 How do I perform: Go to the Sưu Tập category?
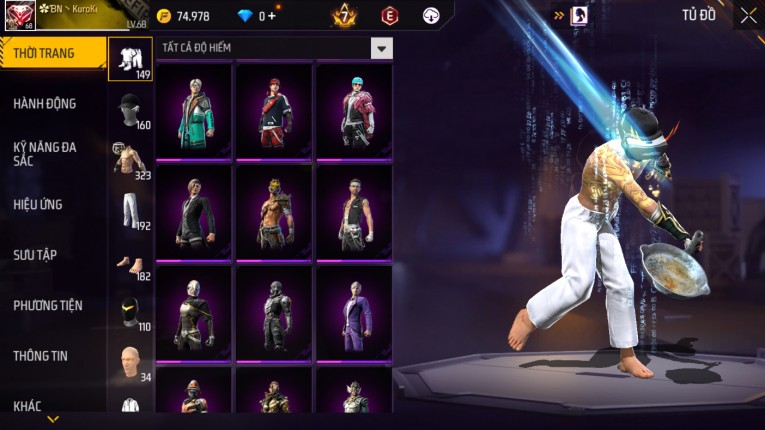coord(35,255)
